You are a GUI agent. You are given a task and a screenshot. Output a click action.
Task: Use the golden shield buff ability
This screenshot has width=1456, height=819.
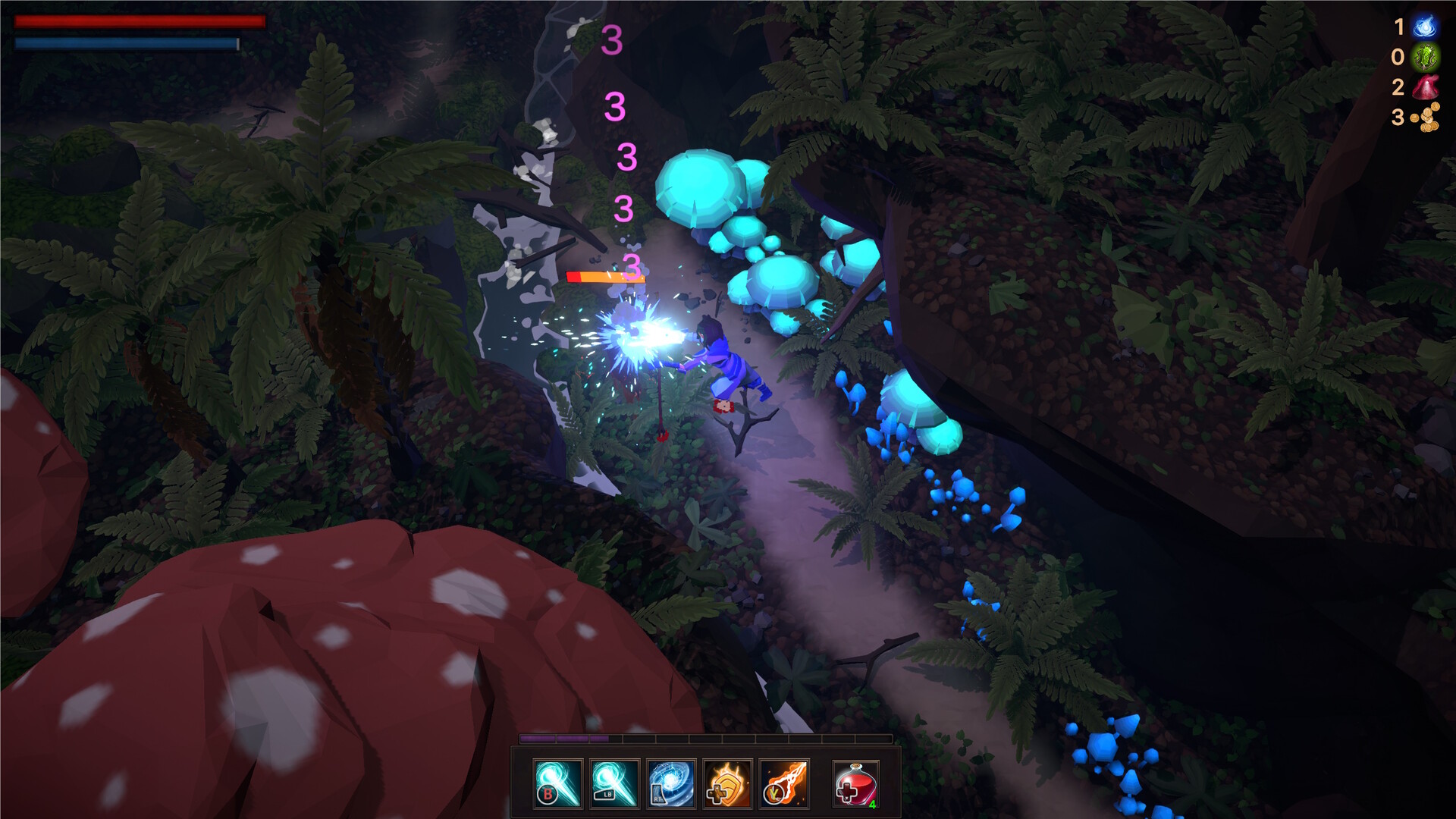728,782
